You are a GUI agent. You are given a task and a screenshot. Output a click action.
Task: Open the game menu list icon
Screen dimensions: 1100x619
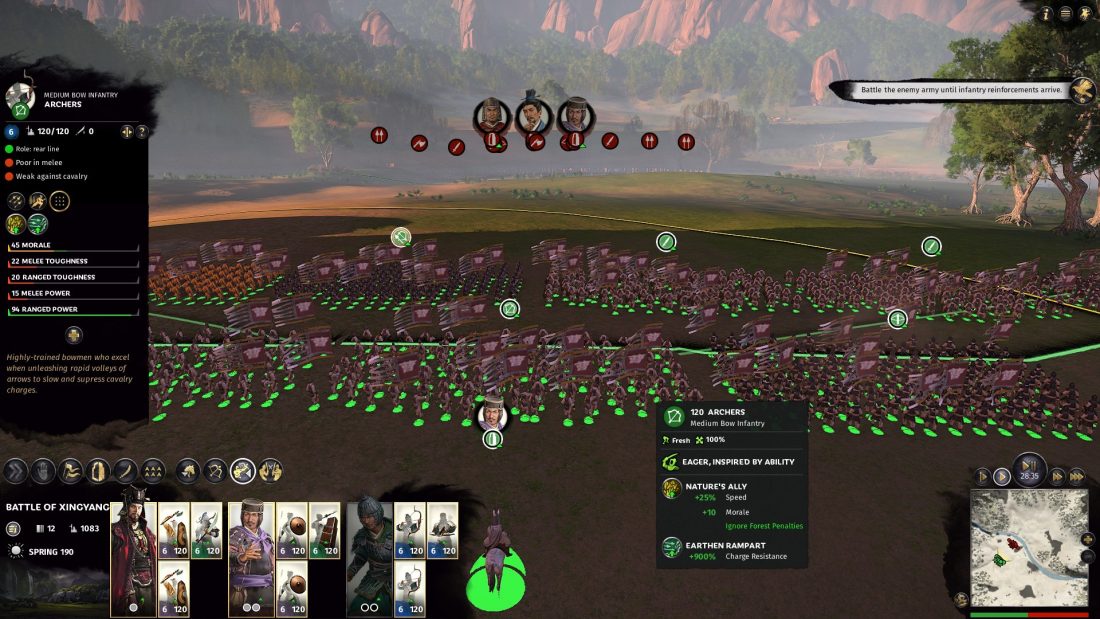[1066, 14]
